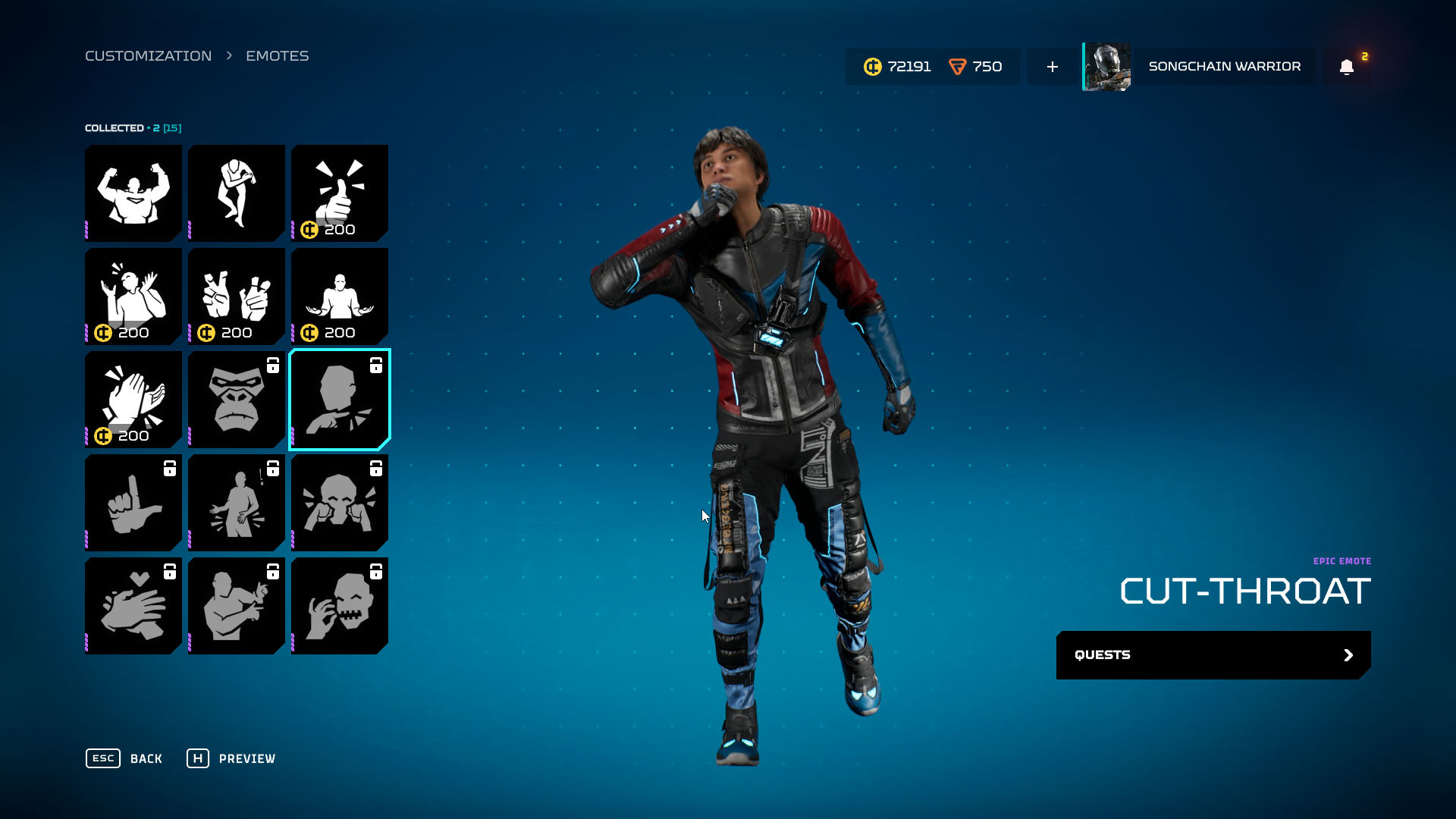Select the locked gorilla face emote
Viewport: 1456px width, 819px height.
(237, 400)
